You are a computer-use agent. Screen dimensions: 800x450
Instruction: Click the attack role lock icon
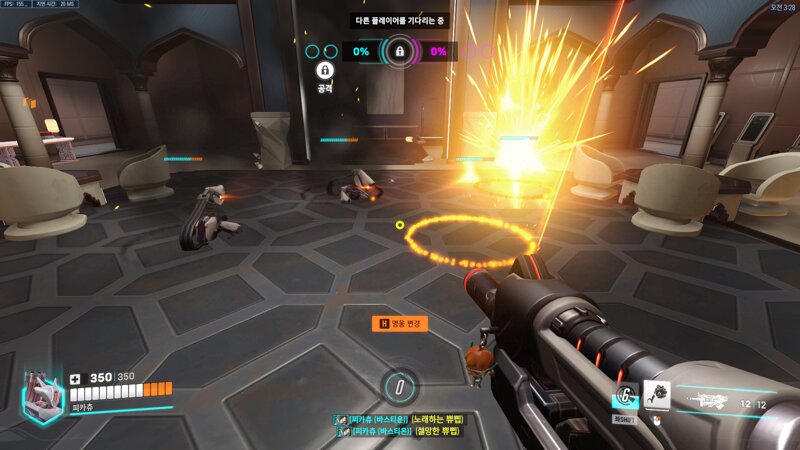tap(325, 70)
